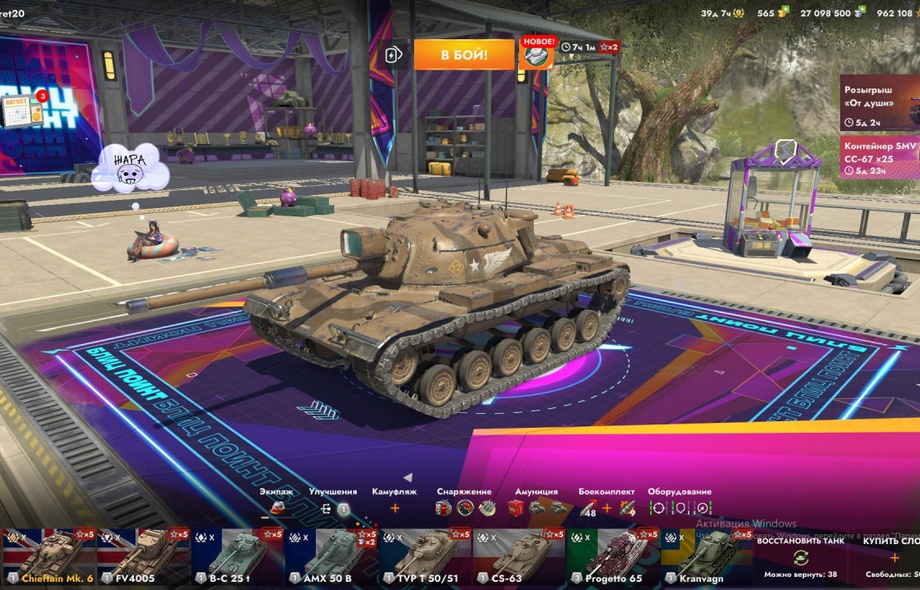Open the Оборудование equipment slots

[x=679, y=508]
